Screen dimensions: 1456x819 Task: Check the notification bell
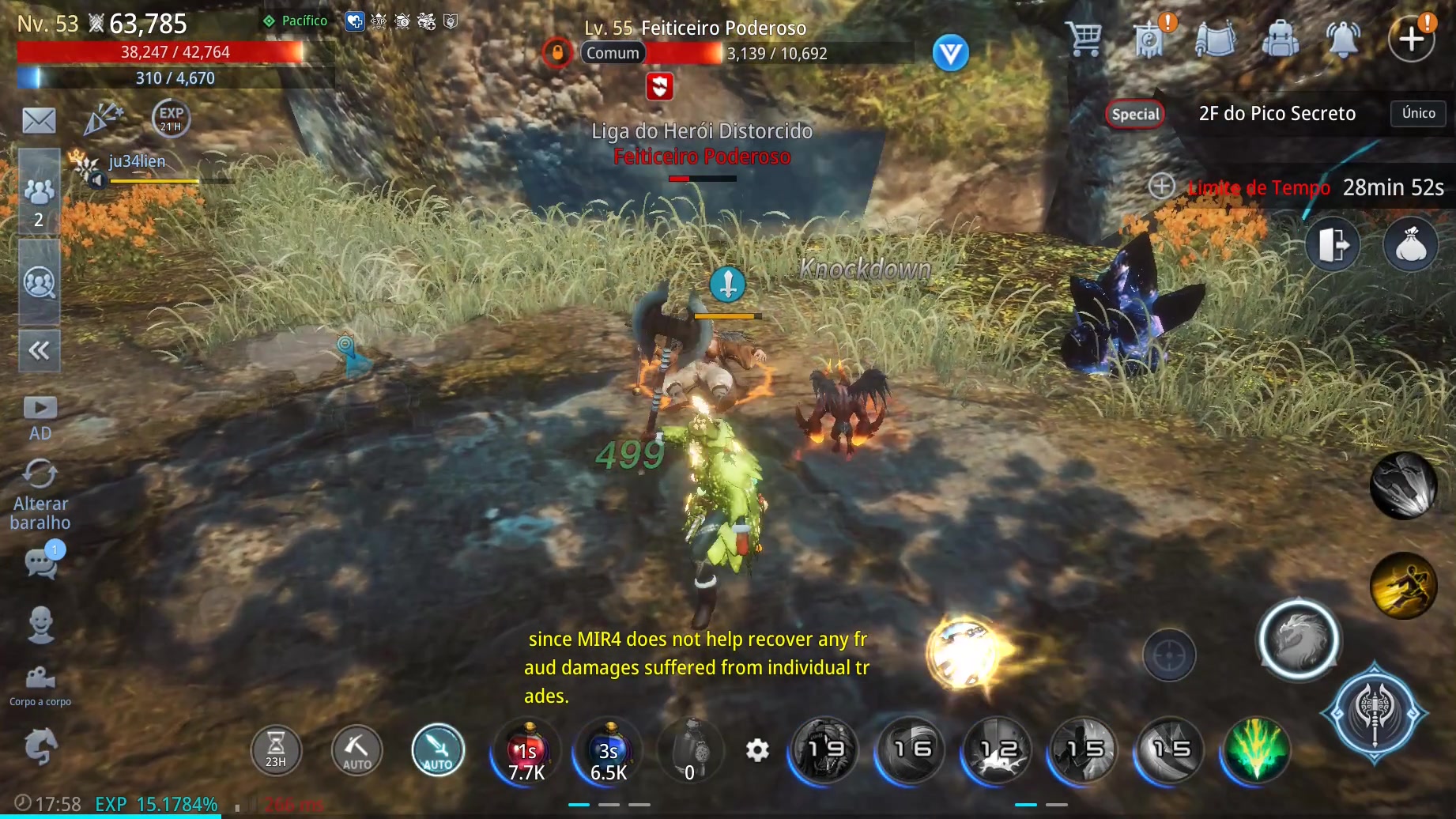[x=1343, y=38]
